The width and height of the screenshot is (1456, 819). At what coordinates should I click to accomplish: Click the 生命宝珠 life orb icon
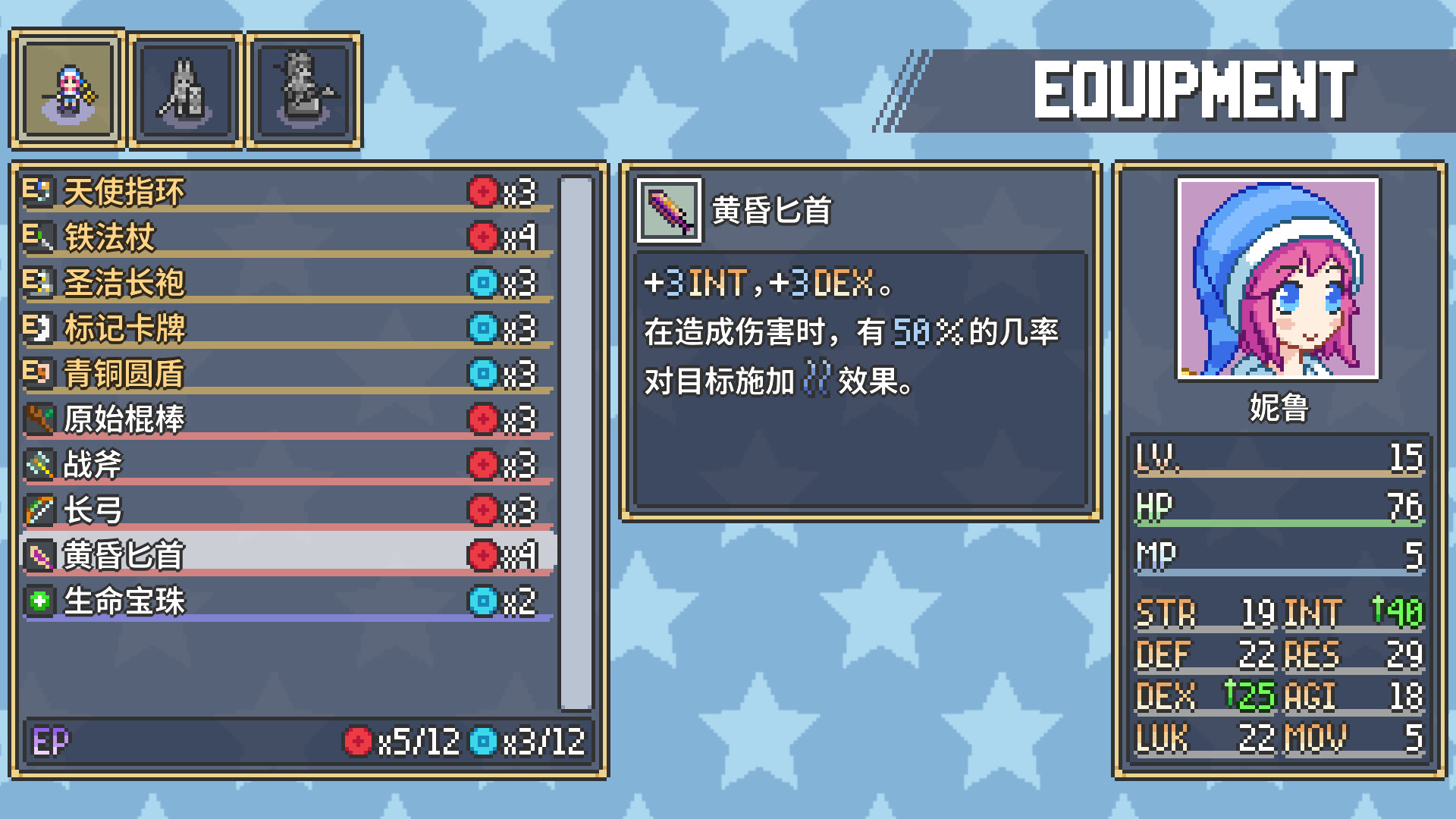click(39, 601)
